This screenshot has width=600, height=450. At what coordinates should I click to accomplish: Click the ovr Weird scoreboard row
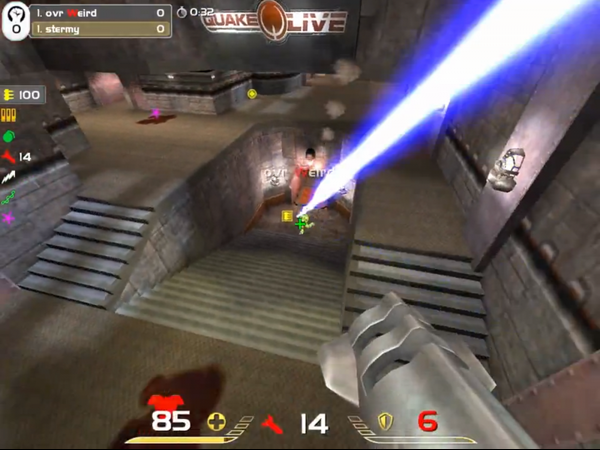tap(101, 13)
